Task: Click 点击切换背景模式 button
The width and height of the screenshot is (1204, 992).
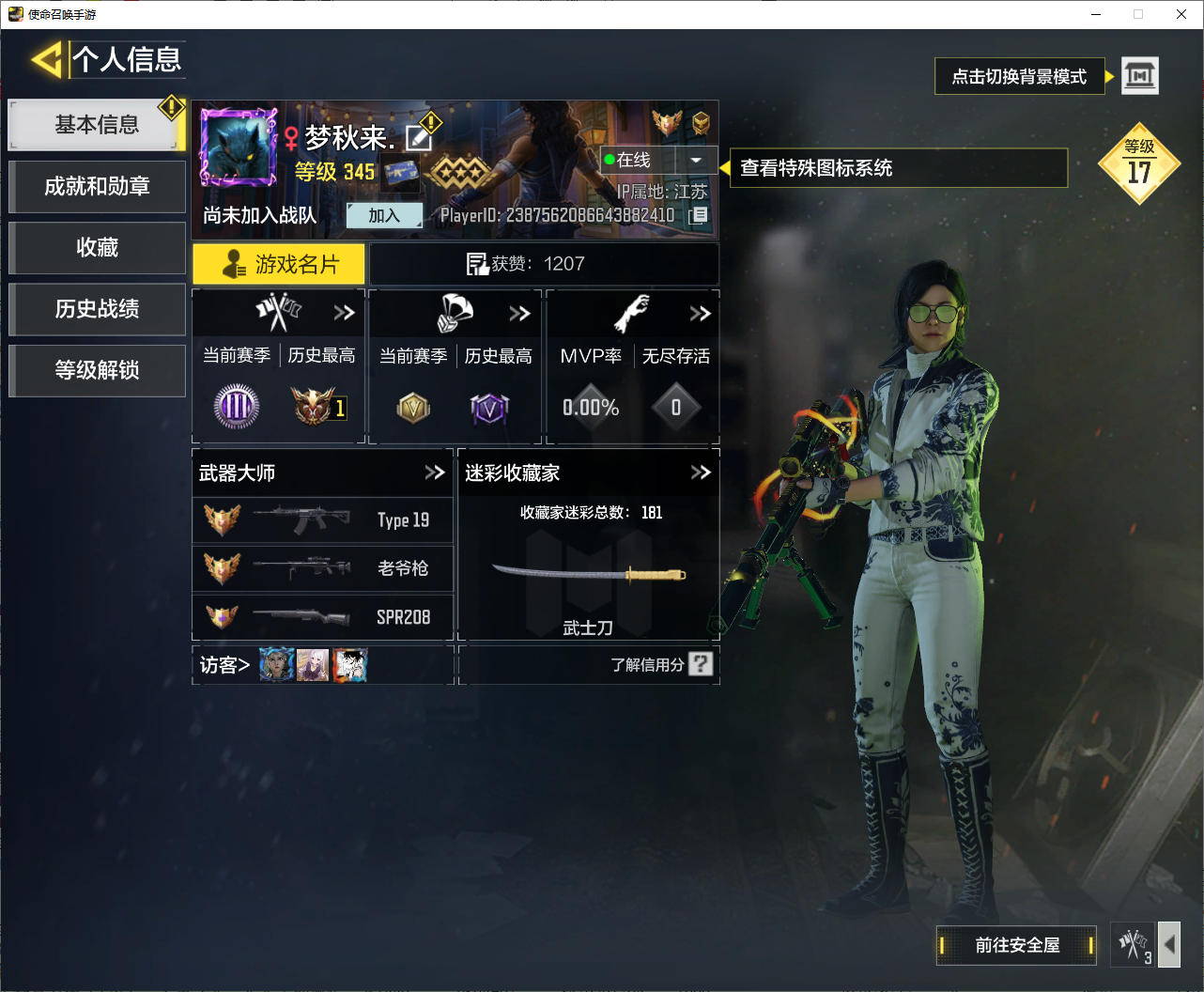Action: [x=1019, y=77]
